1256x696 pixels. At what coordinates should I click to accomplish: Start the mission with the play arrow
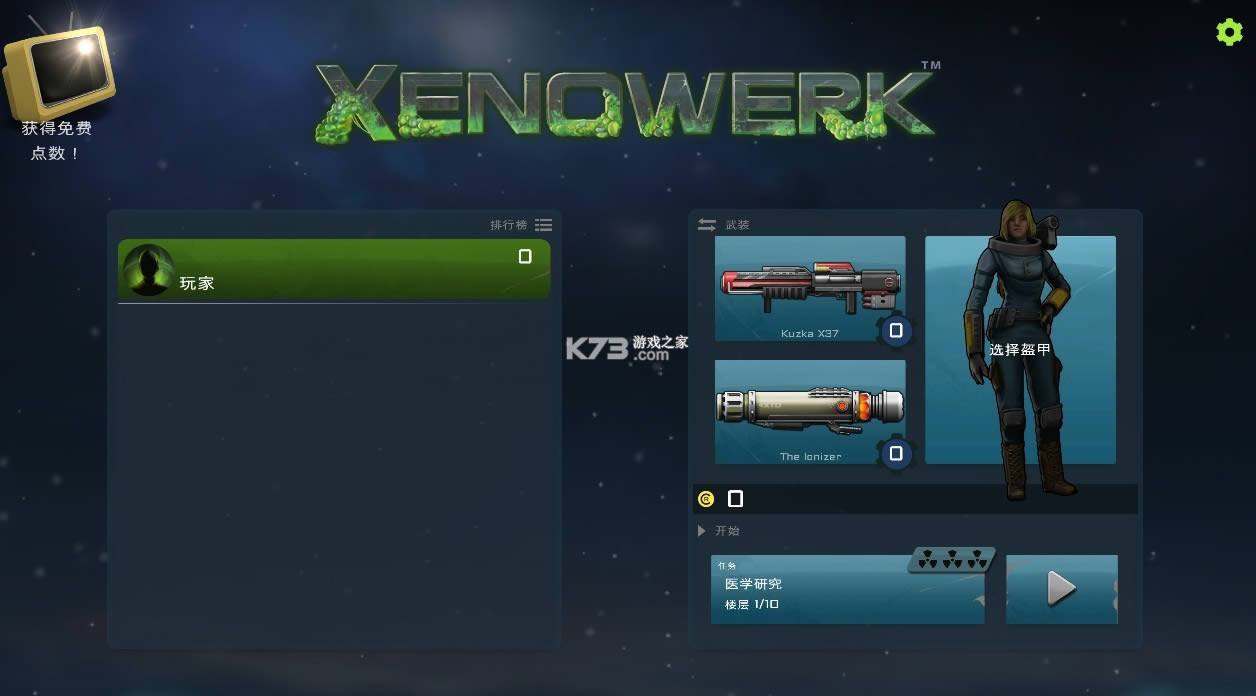[x=1061, y=590]
